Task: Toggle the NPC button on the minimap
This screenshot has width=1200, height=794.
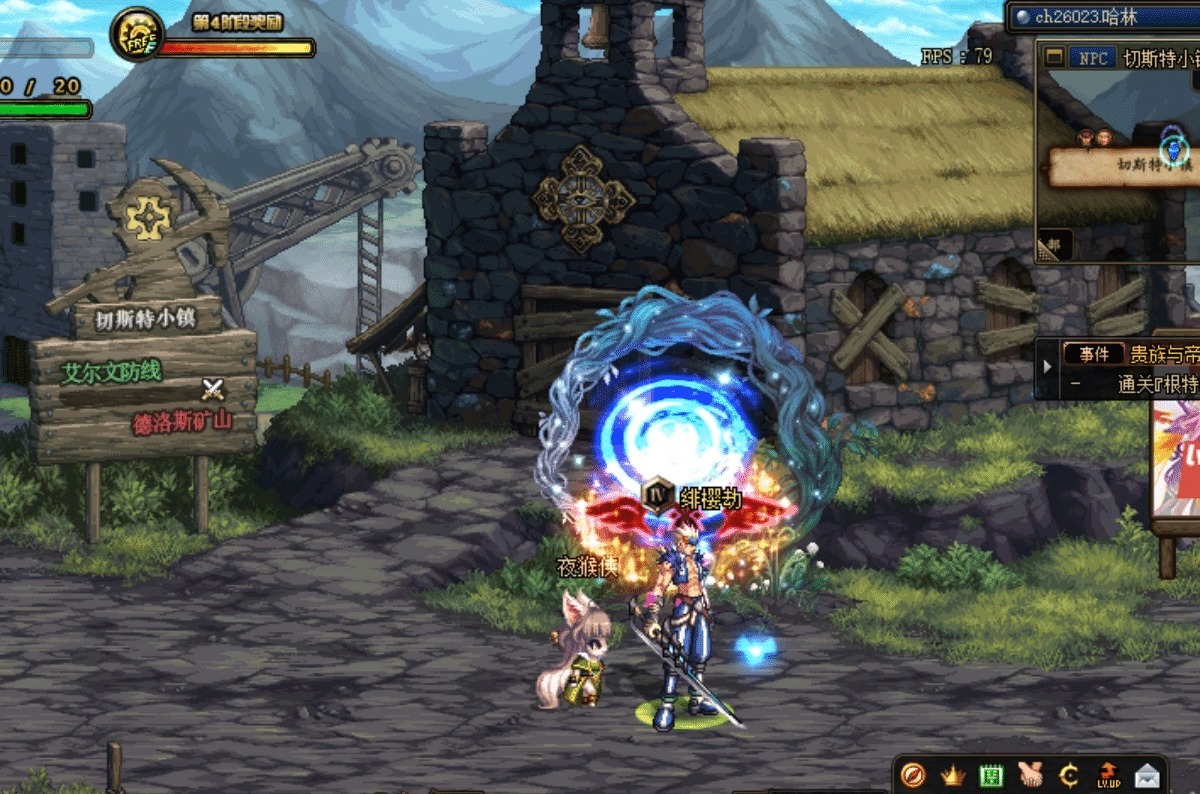Action: [x=1093, y=59]
